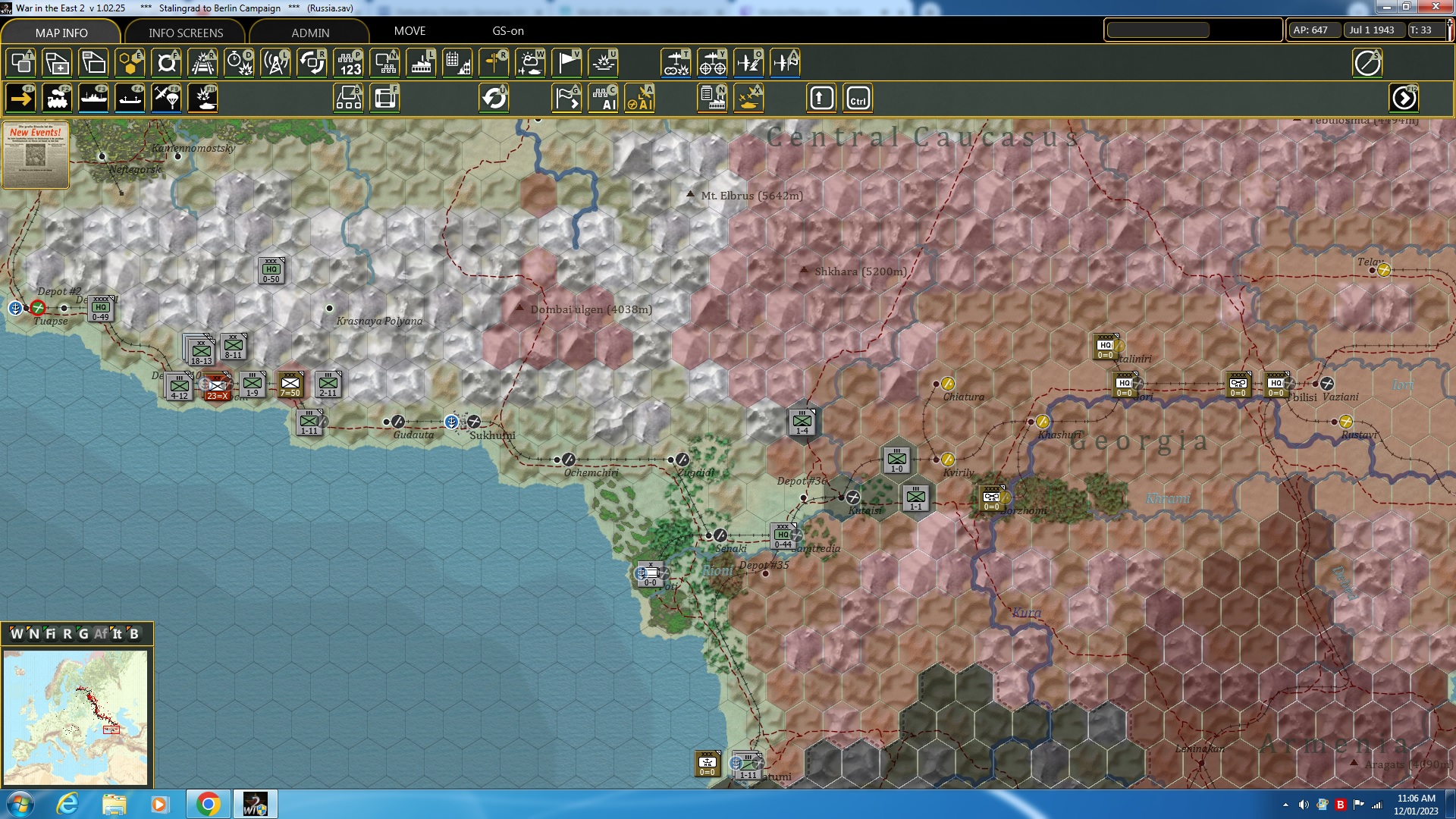Open Air transport mode (paratrooper icon)
Image resolution: width=1456 pixels, height=819 pixels.
pyautogui.click(x=166, y=98)
